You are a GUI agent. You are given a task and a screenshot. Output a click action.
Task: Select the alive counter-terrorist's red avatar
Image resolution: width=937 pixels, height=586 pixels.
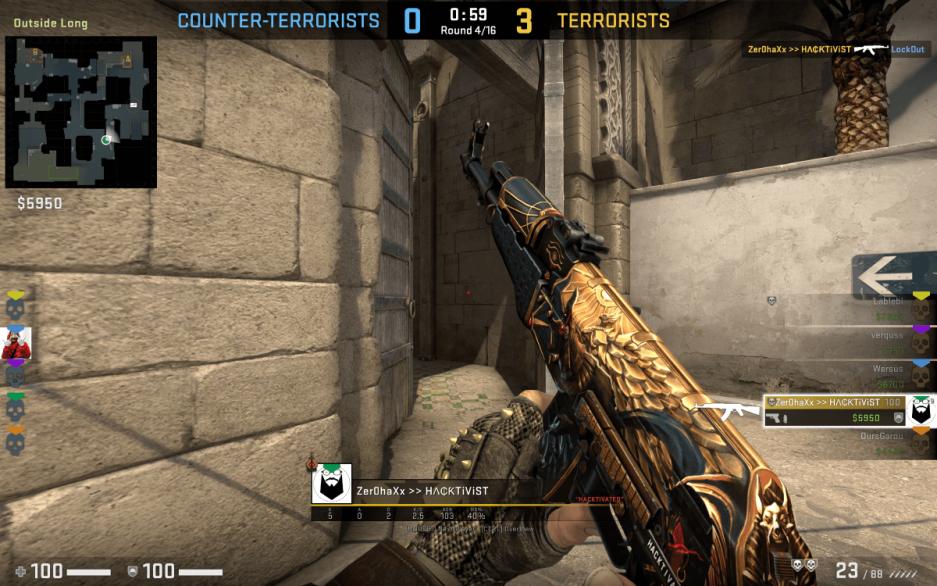pyautogui.click(x=16, y=343)
